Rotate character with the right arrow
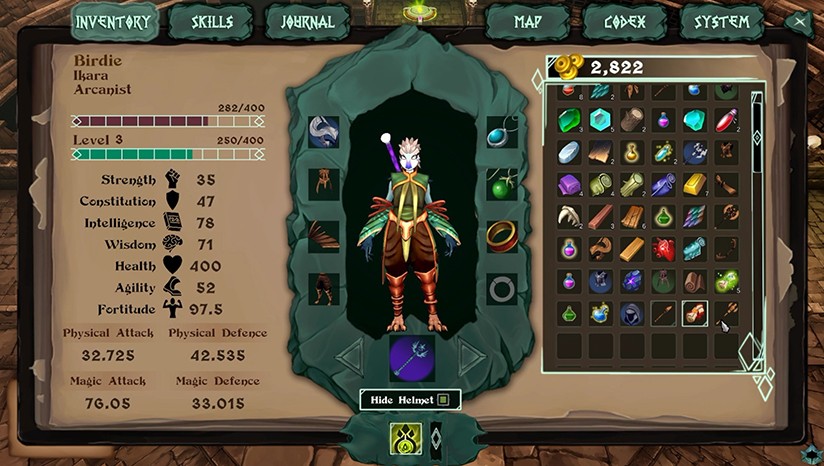This screenshot has height=466, width=824. pos(471,356)
